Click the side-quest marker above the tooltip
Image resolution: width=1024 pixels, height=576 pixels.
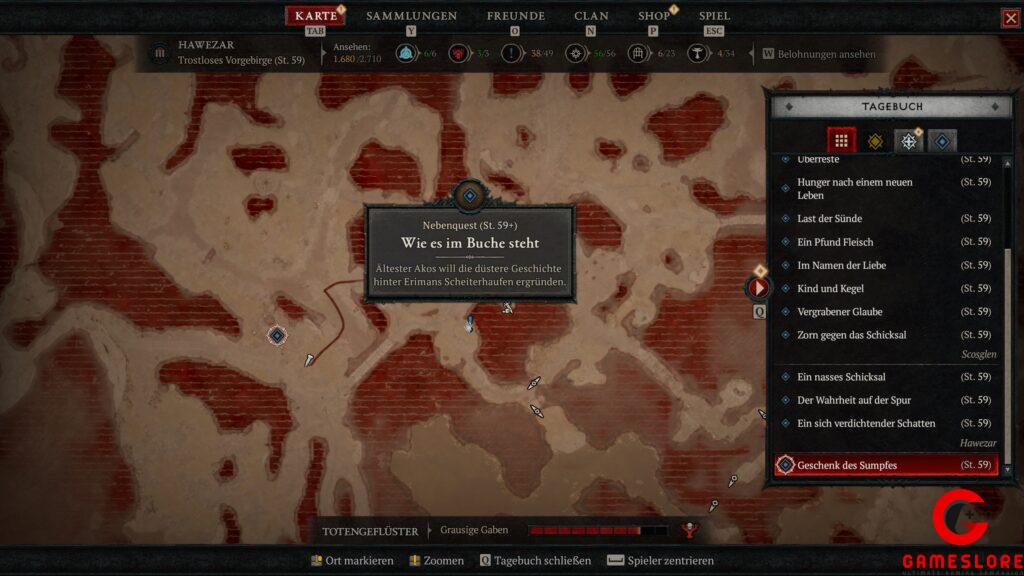(469, 195)
